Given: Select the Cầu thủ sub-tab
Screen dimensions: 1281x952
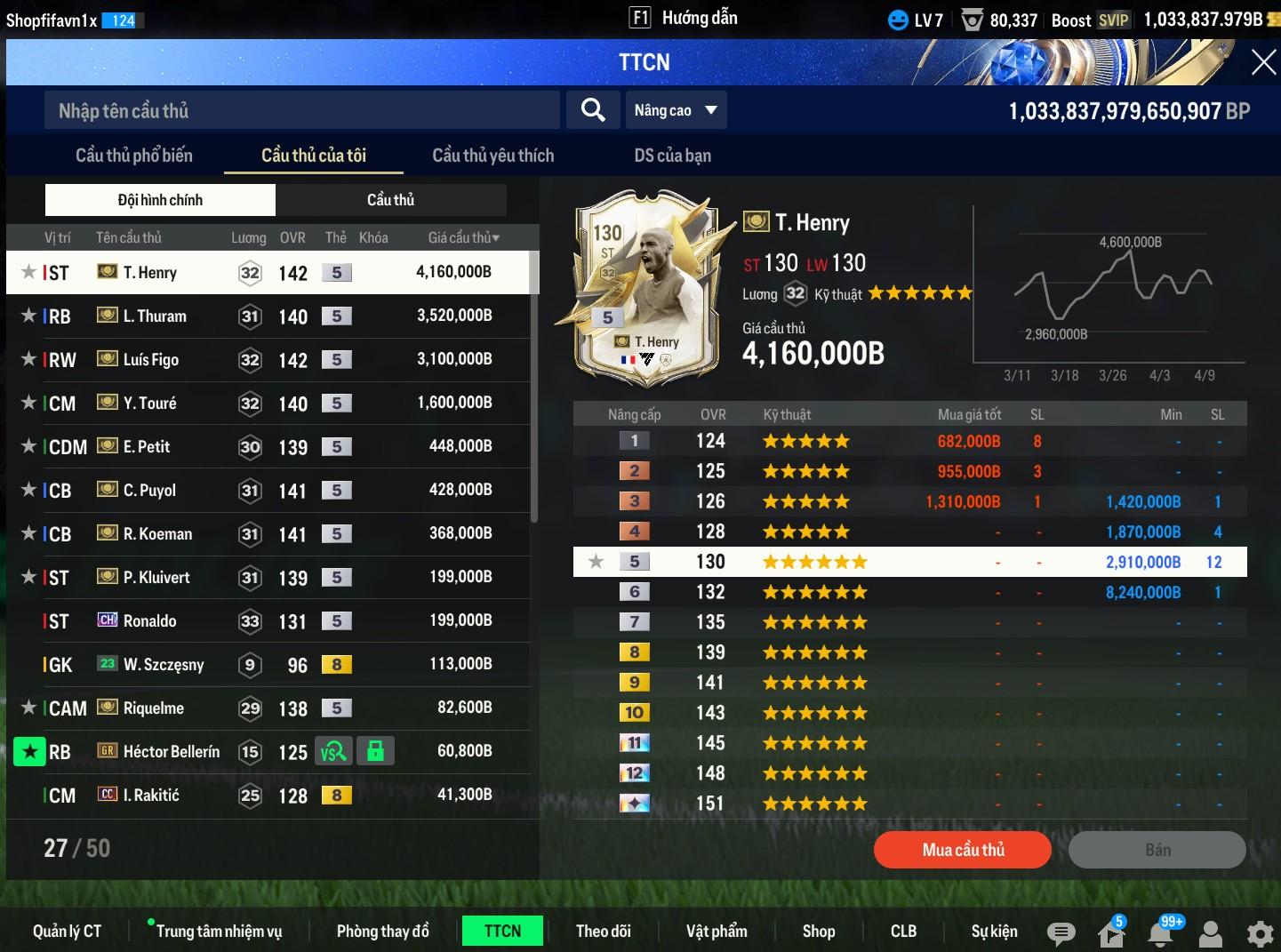Looking at the screenshot, I should coord(391,200).
